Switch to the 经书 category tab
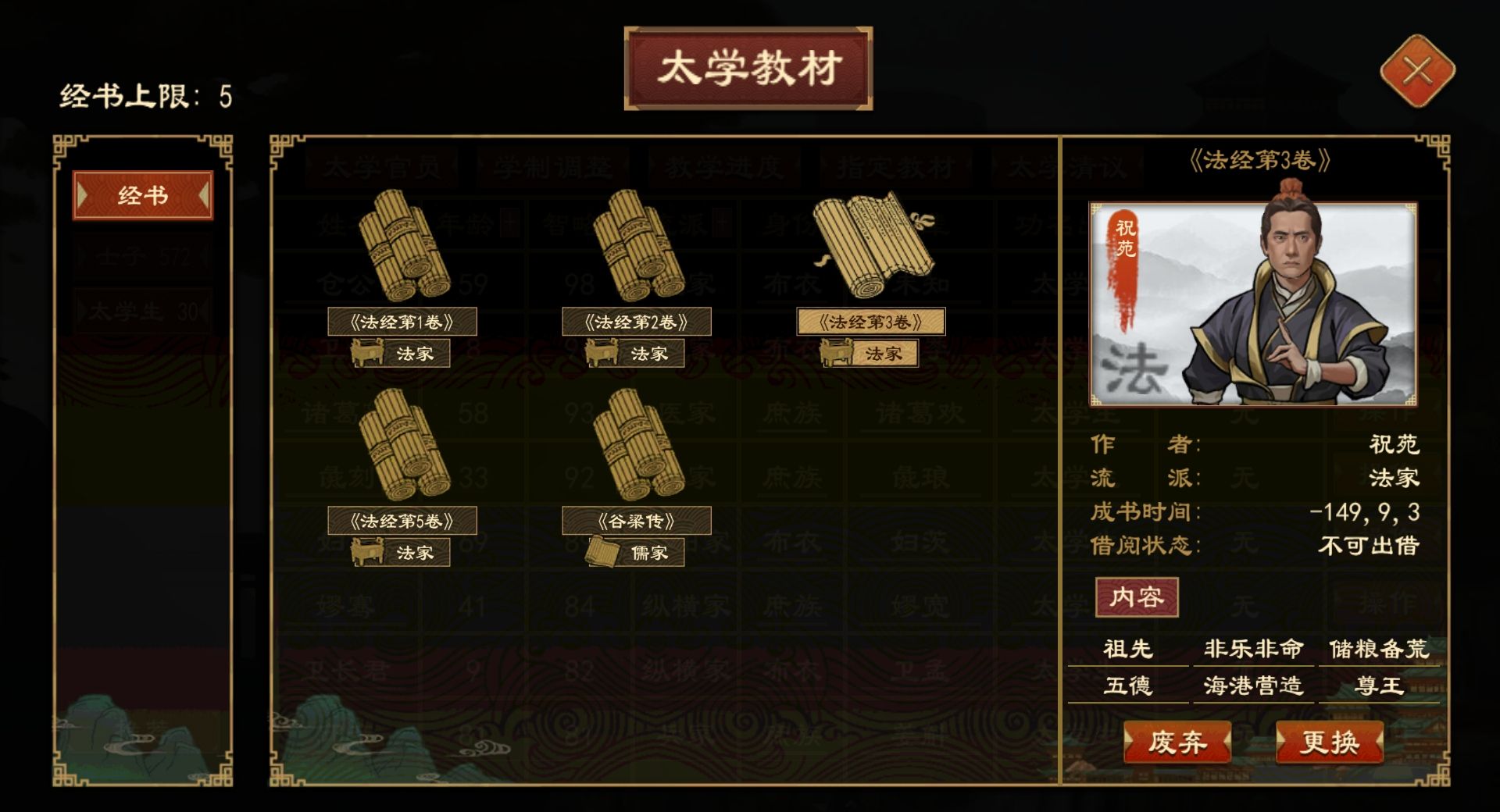 [142, 195]
